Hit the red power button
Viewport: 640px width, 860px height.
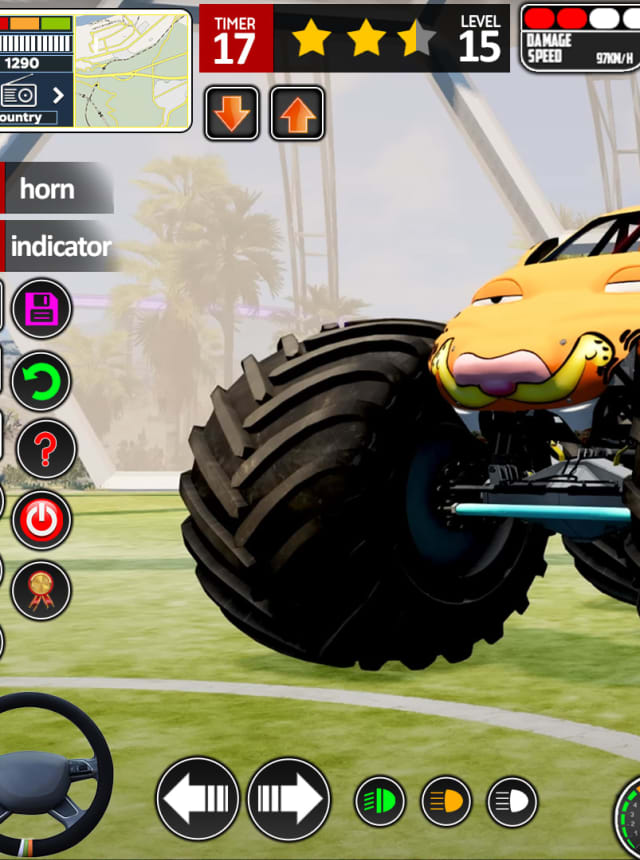42,520
